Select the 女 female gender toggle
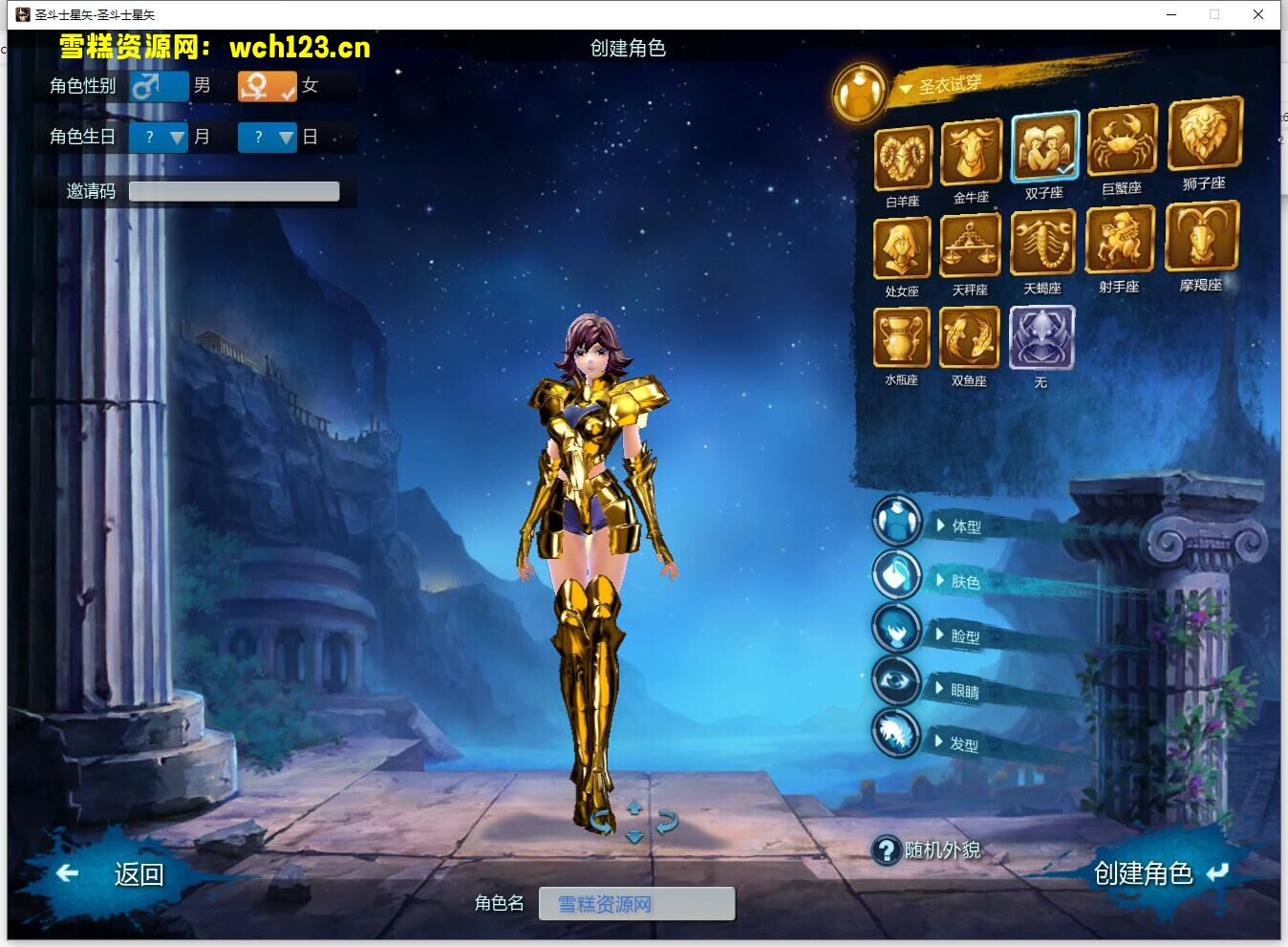1288x947 pixels. click(x=268, y=86)
